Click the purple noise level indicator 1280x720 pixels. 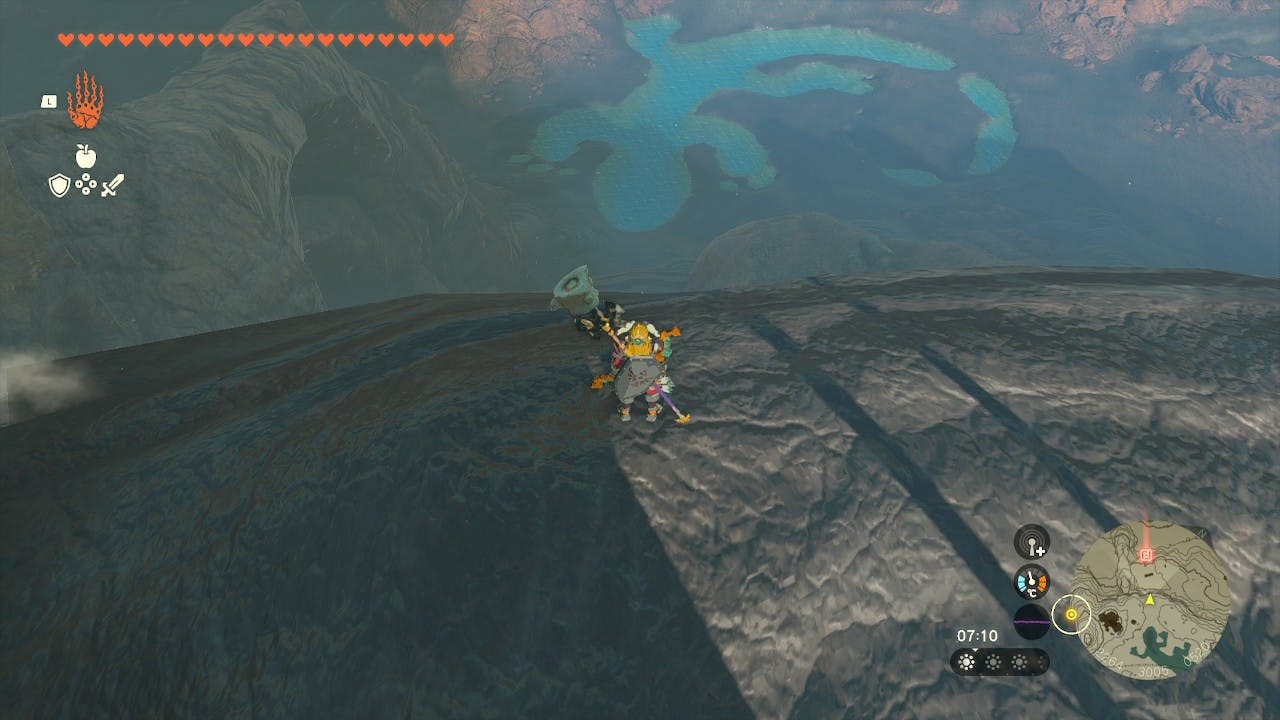(1031, 620)
